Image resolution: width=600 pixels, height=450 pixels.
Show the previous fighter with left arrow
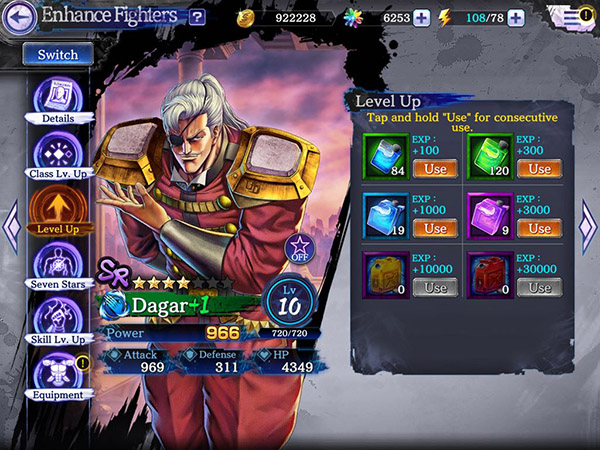[x=11, y=225]
